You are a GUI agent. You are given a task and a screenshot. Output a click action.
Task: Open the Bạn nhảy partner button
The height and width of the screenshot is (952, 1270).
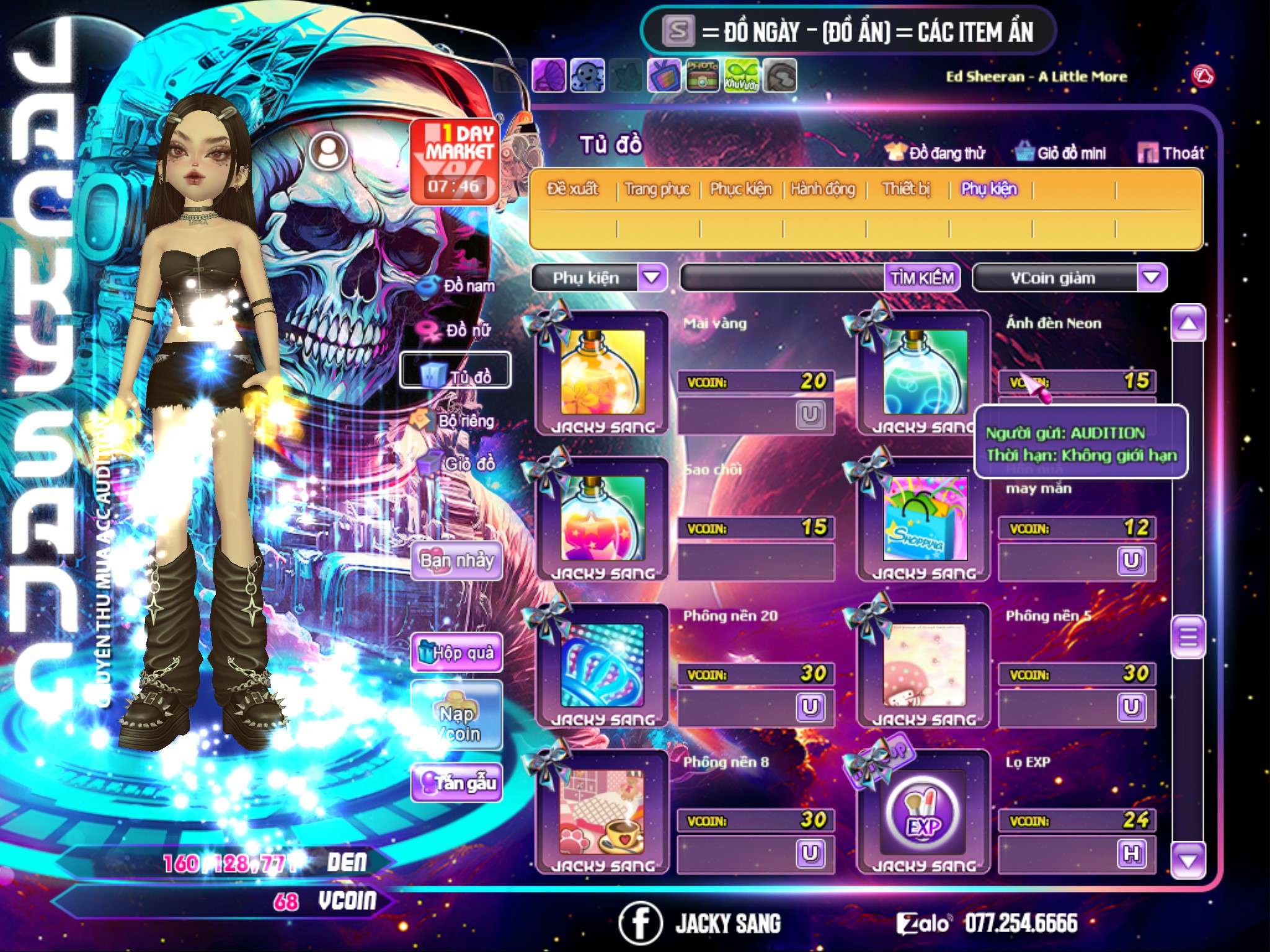click(456, 561)
